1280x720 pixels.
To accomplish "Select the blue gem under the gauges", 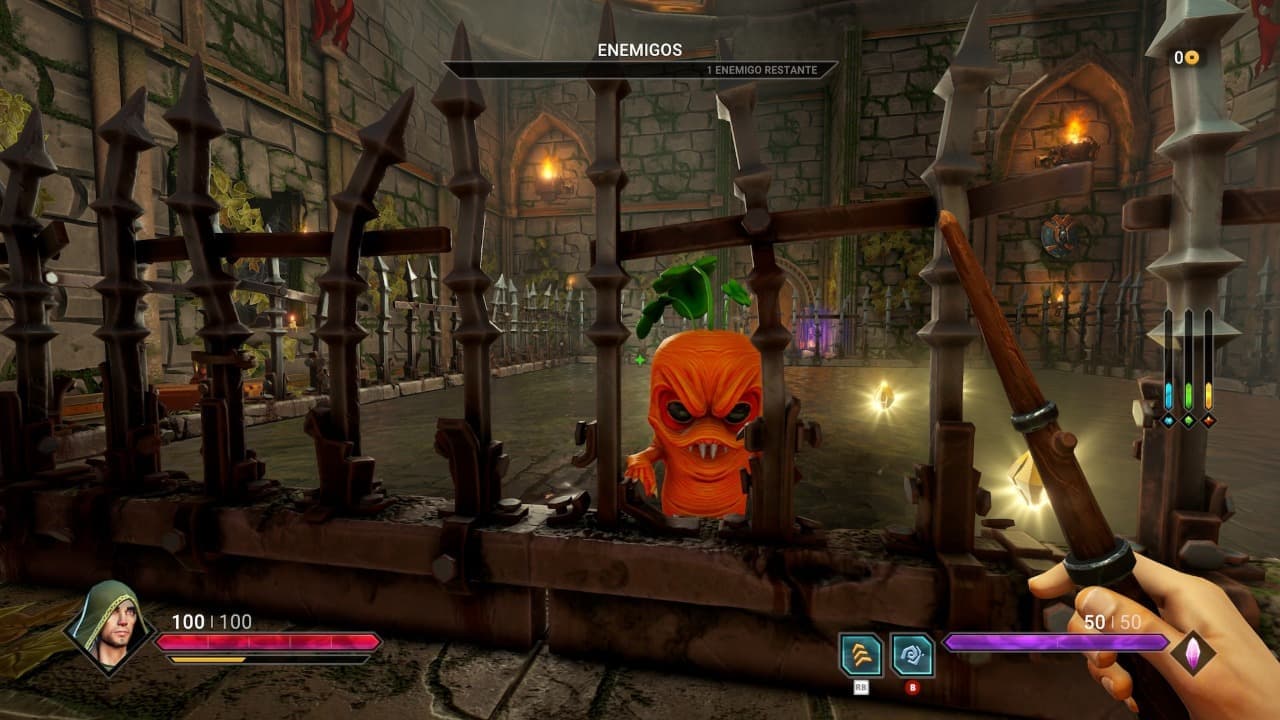I will (x=1168, y=421).
